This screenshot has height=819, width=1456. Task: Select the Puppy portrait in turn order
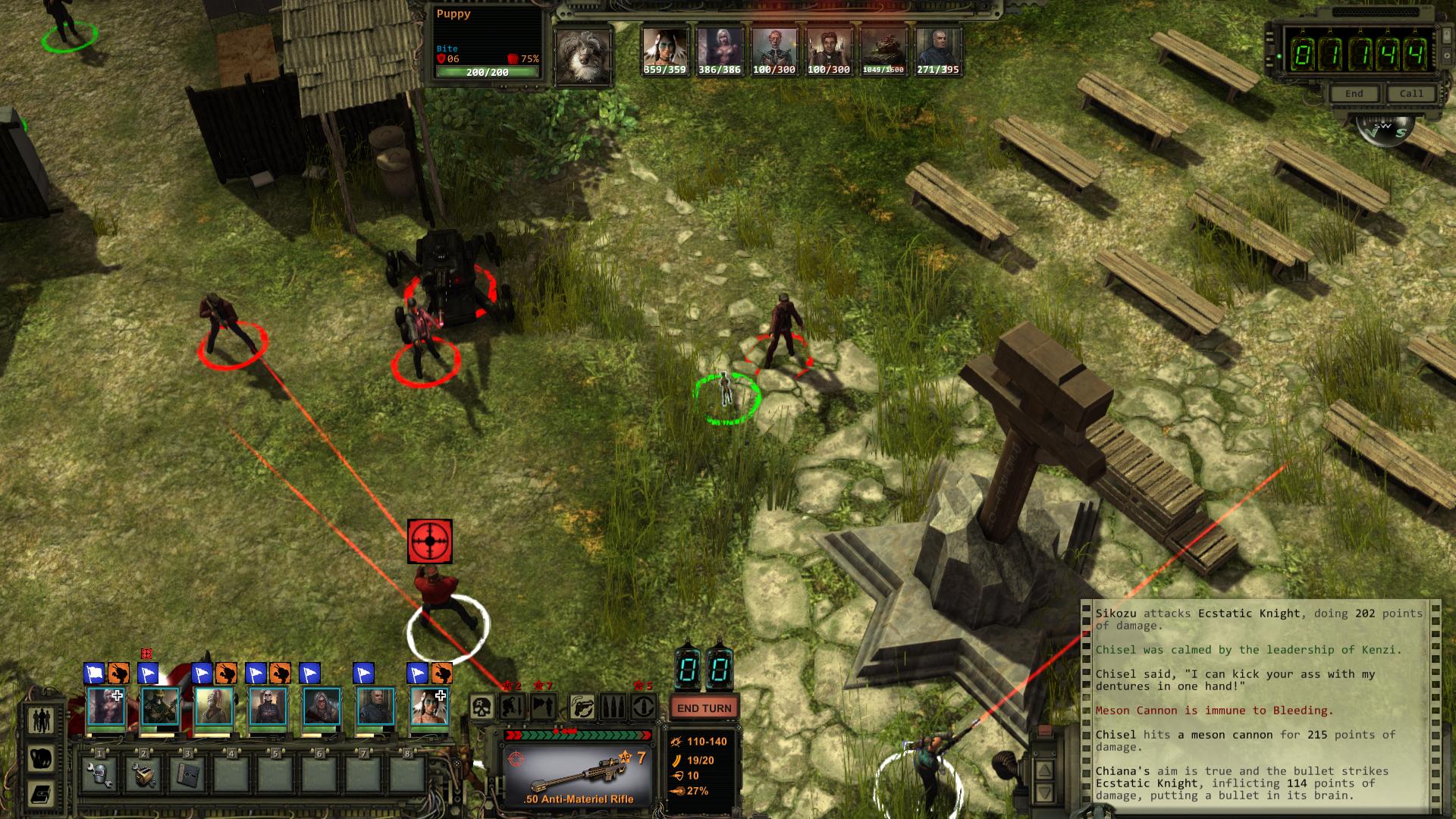[583, 55]
